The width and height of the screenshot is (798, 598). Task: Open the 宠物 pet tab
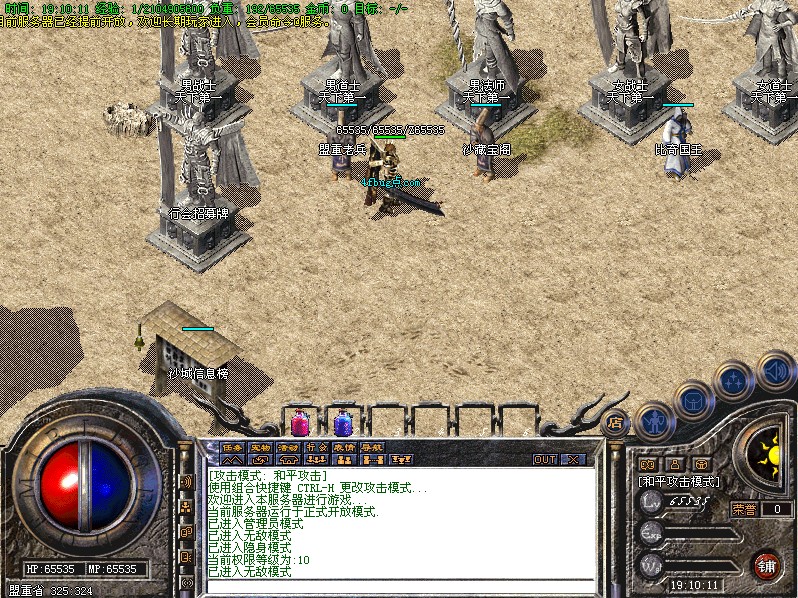click(x=260, y=447)
